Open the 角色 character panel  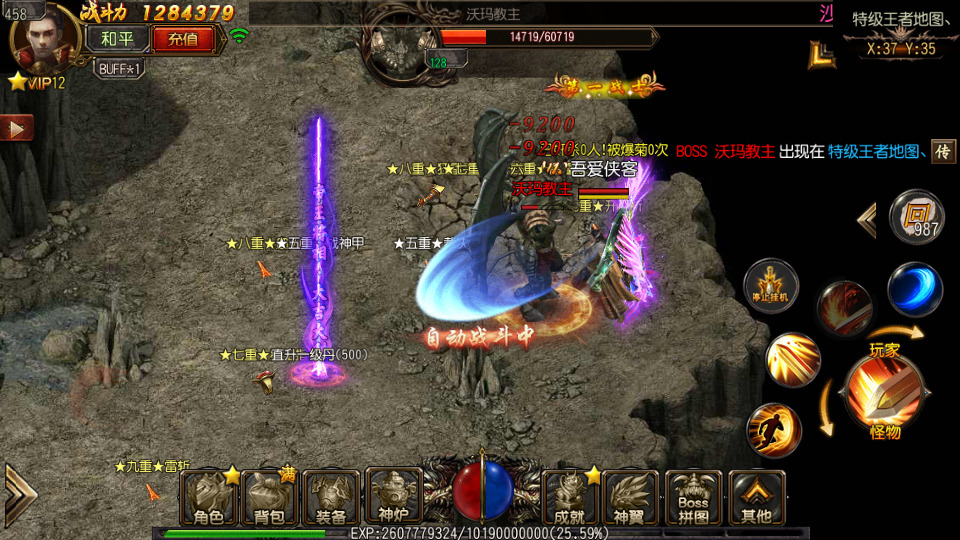pos(209,497)
